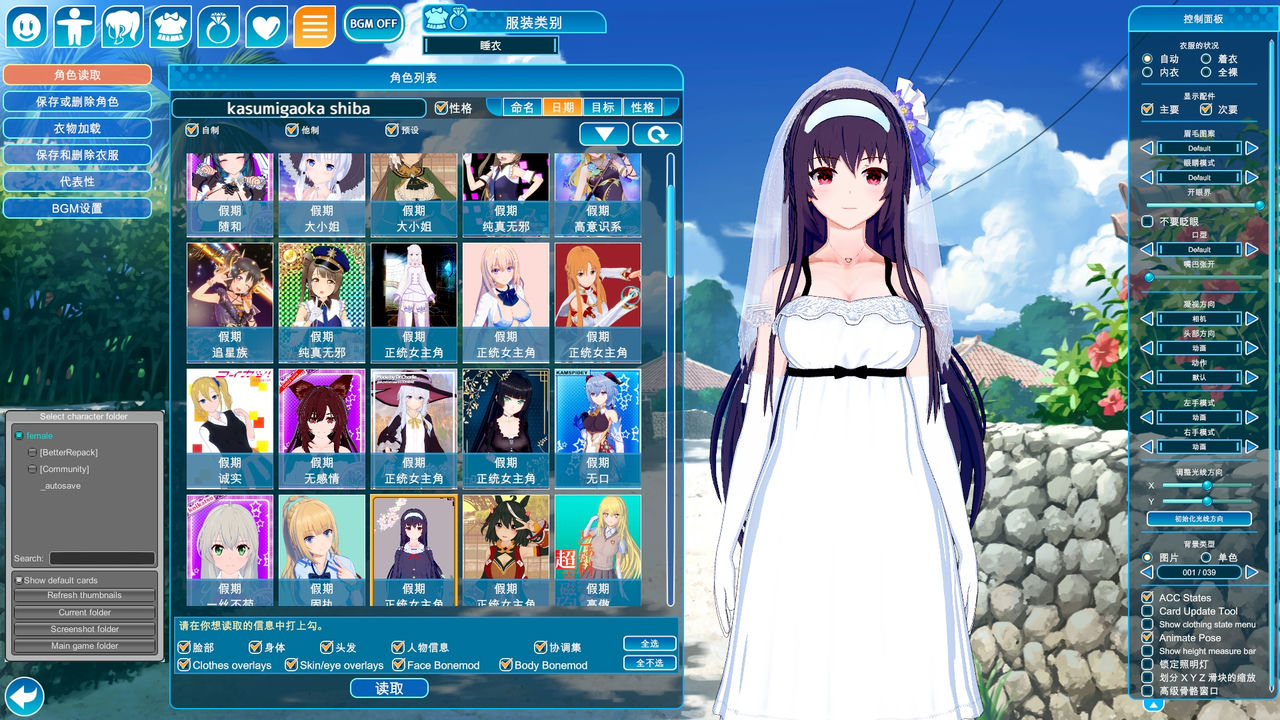Click the BGM OFF button
The image size is (1280, 720).
pyautogui.click(x=373, y=23)
